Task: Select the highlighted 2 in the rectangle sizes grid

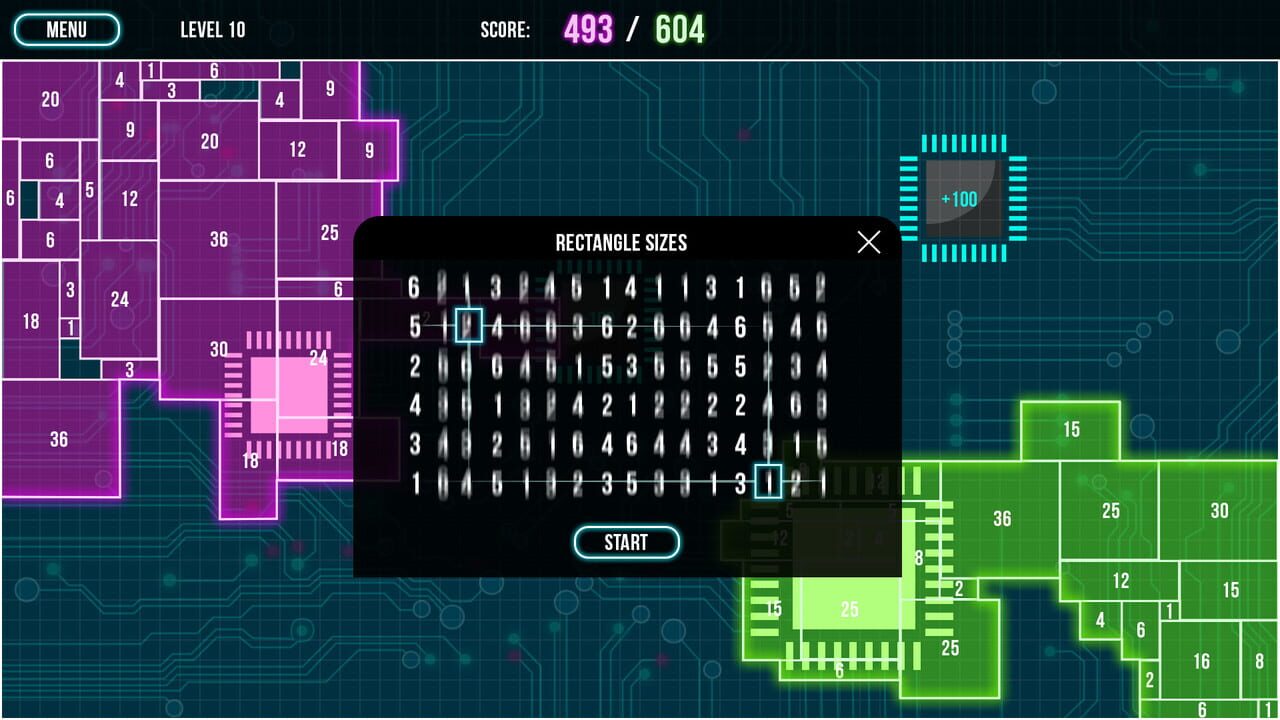Action: [x=468, y=325]
